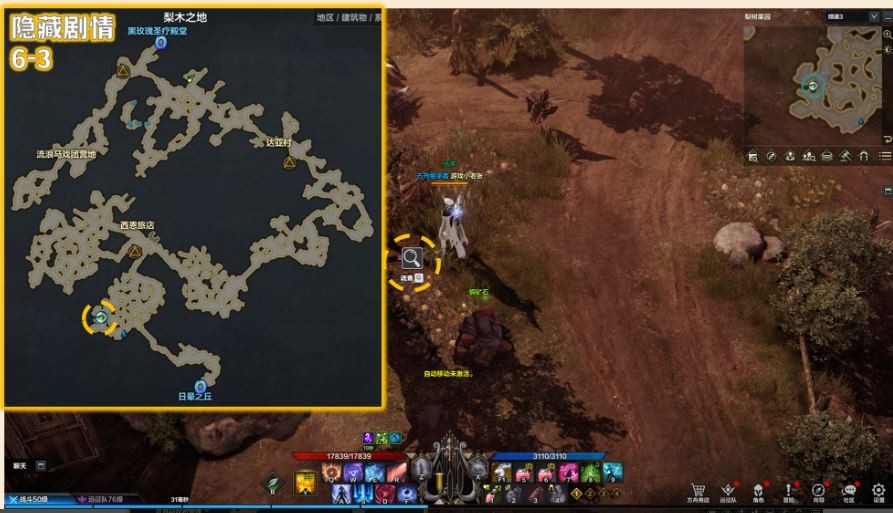
Task: Toggle the 聊天 chat window button
Action: (41, 465)
